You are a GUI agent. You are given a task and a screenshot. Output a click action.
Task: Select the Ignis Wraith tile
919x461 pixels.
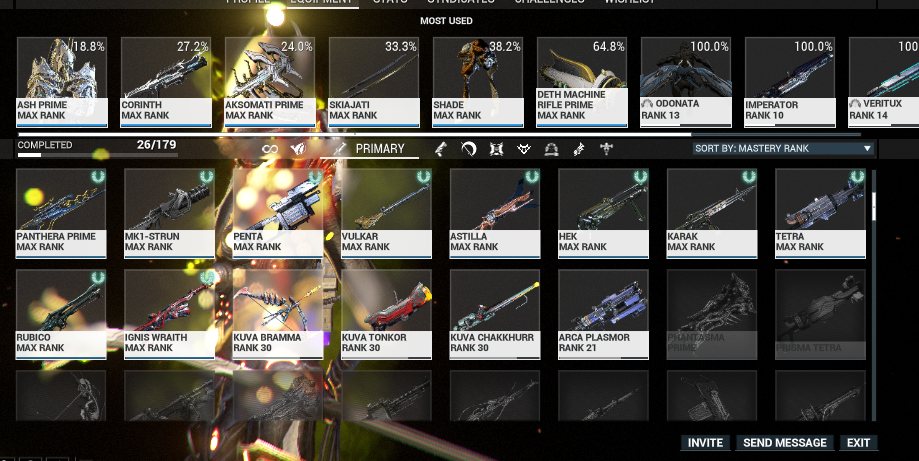point(169,313)
